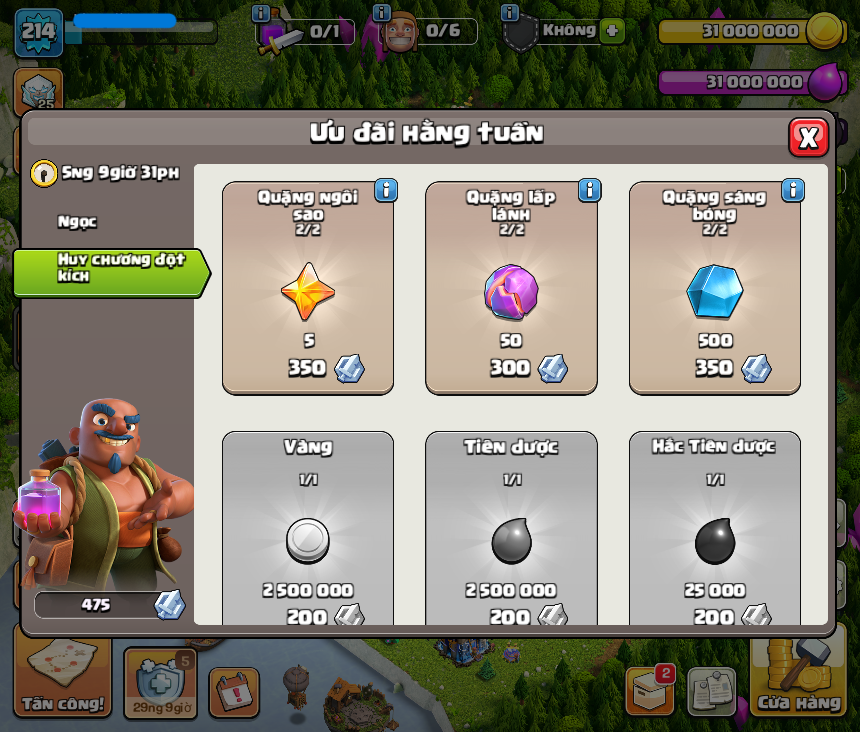Open the crate with red badge
Screen dimensions: 860x732
coord(650,690)
